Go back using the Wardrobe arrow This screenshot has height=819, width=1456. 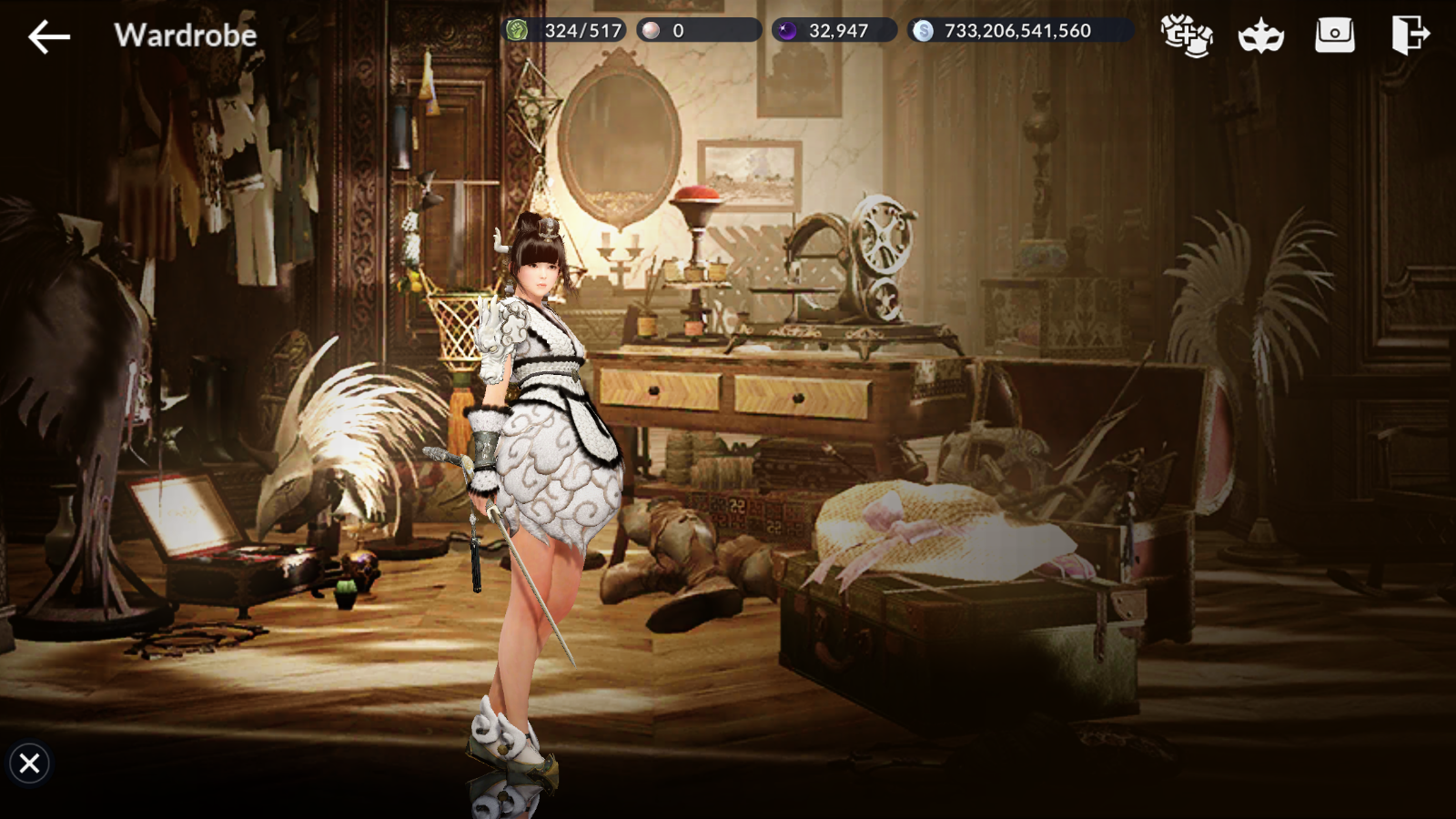pos(49,36)
